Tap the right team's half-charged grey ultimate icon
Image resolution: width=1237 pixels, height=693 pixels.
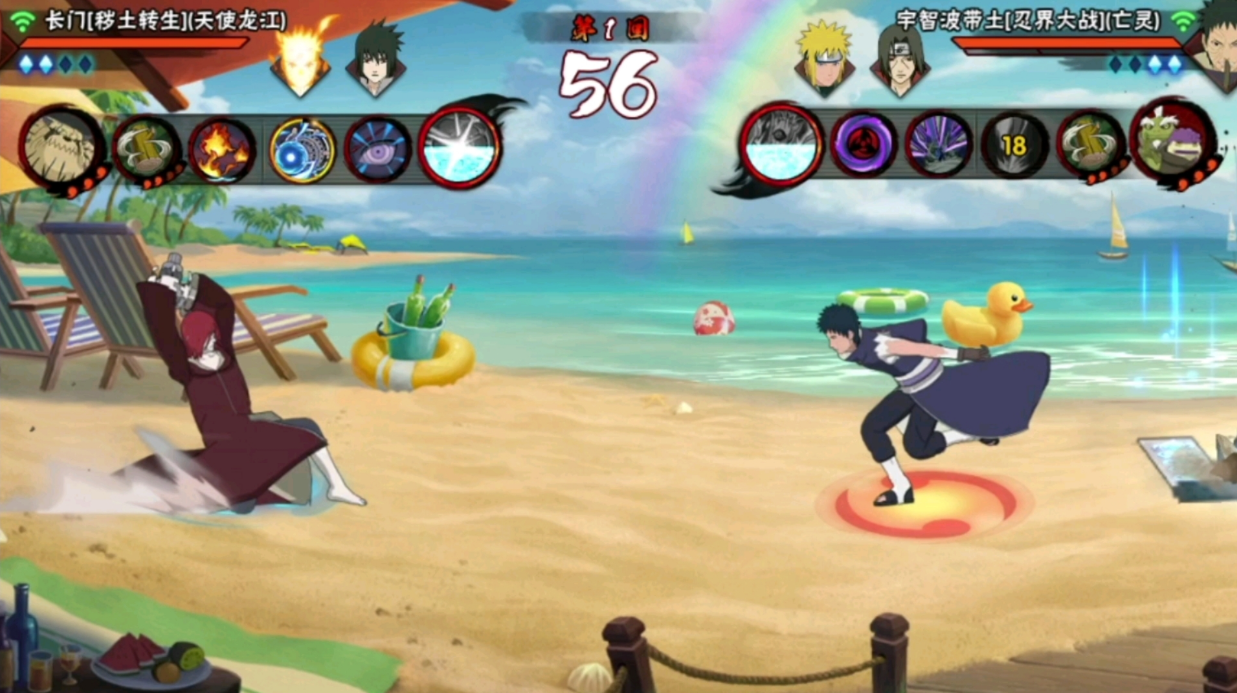pos(782,145)
